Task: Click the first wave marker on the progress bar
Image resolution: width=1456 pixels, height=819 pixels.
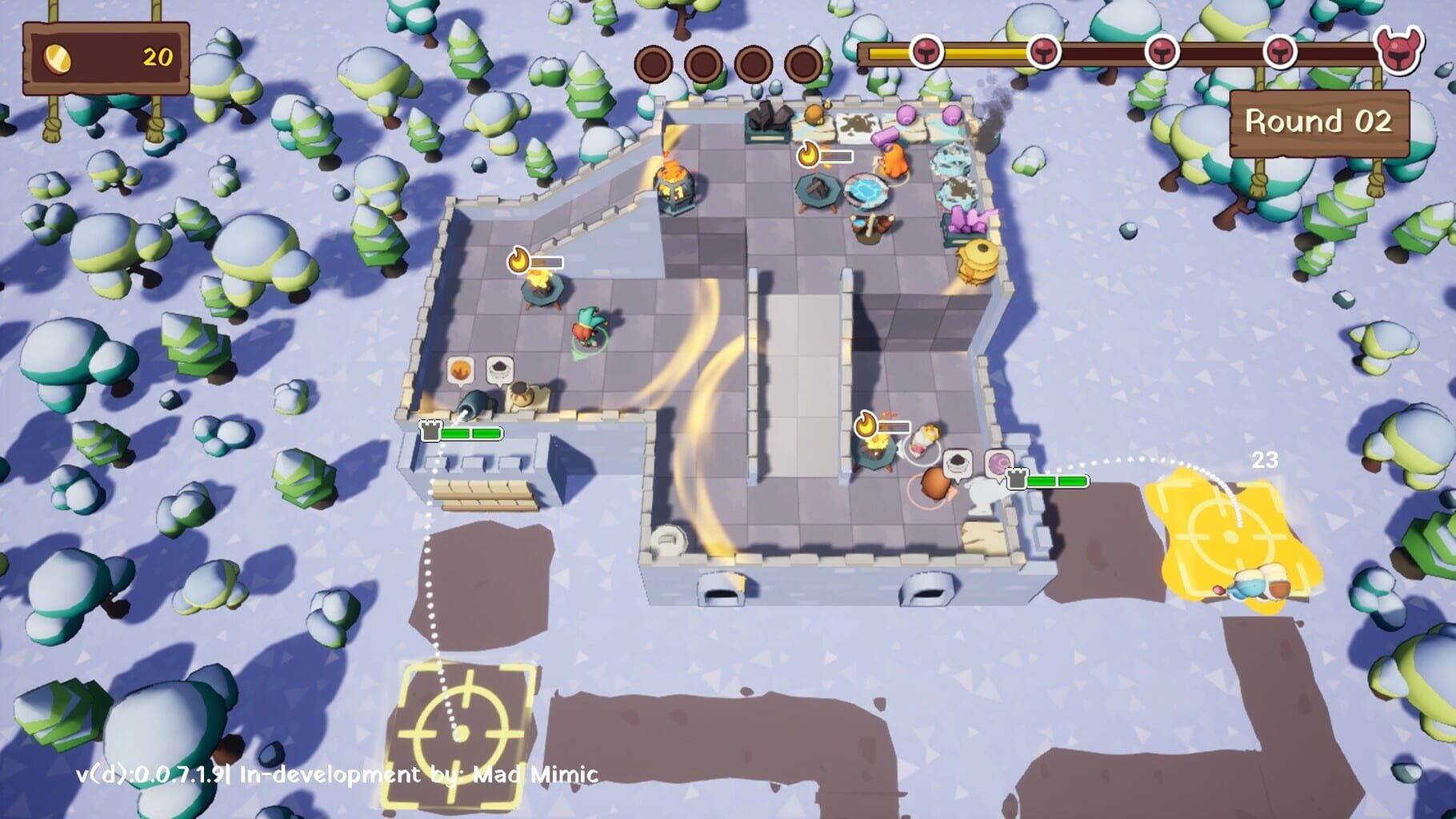Action: [926, 53]
